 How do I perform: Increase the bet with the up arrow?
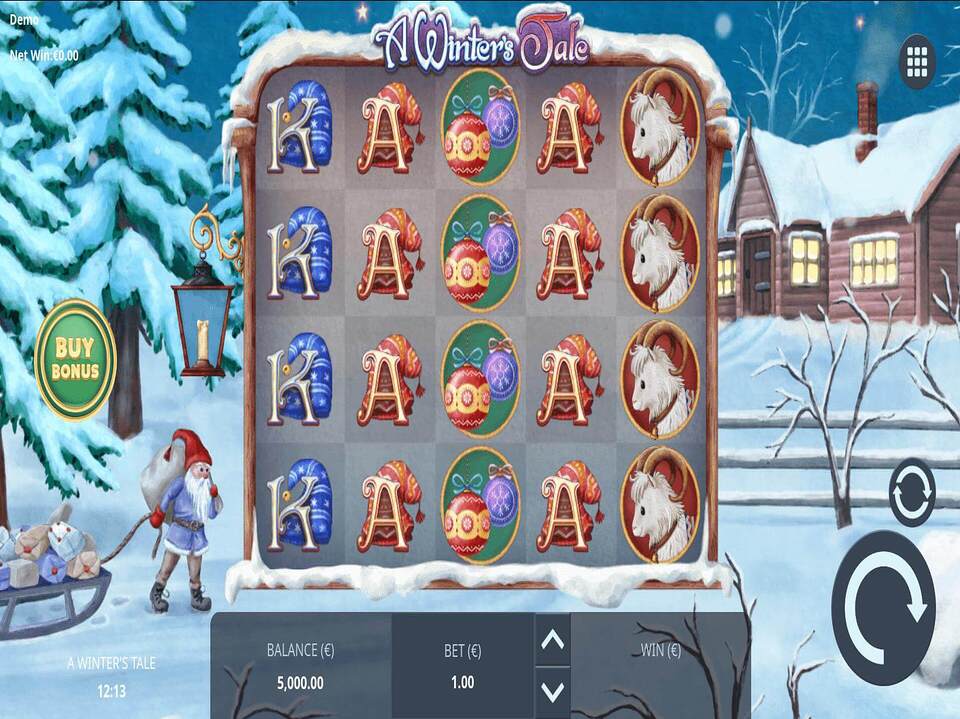click(553, 640)
